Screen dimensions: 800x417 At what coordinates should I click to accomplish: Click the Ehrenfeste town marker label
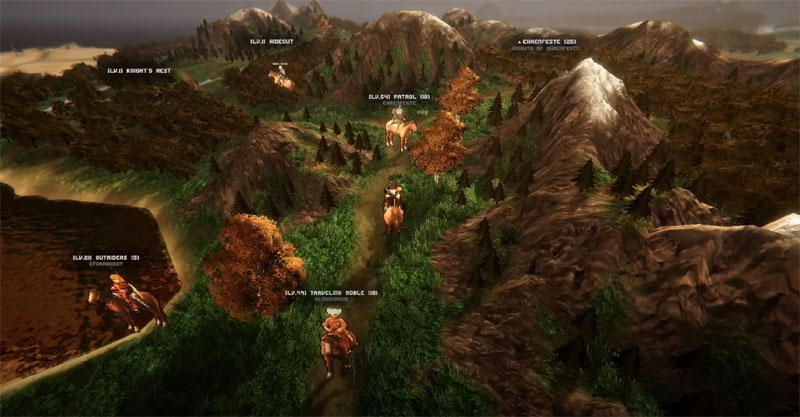click(546, 42)
